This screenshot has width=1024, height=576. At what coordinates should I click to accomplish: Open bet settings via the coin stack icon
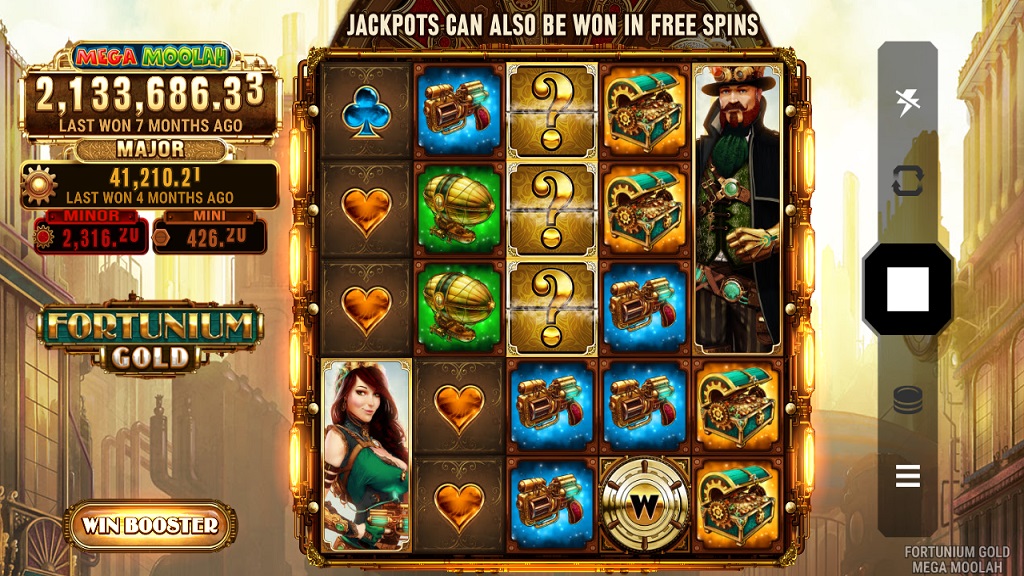click(x=907, y=400)
